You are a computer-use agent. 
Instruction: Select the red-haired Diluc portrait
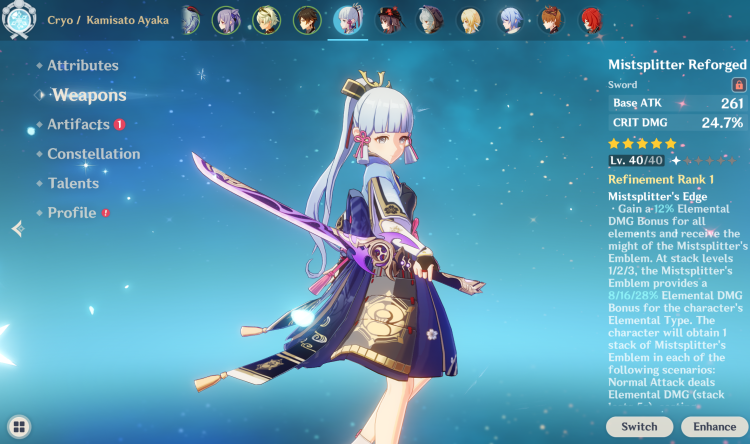pos(591,19)
